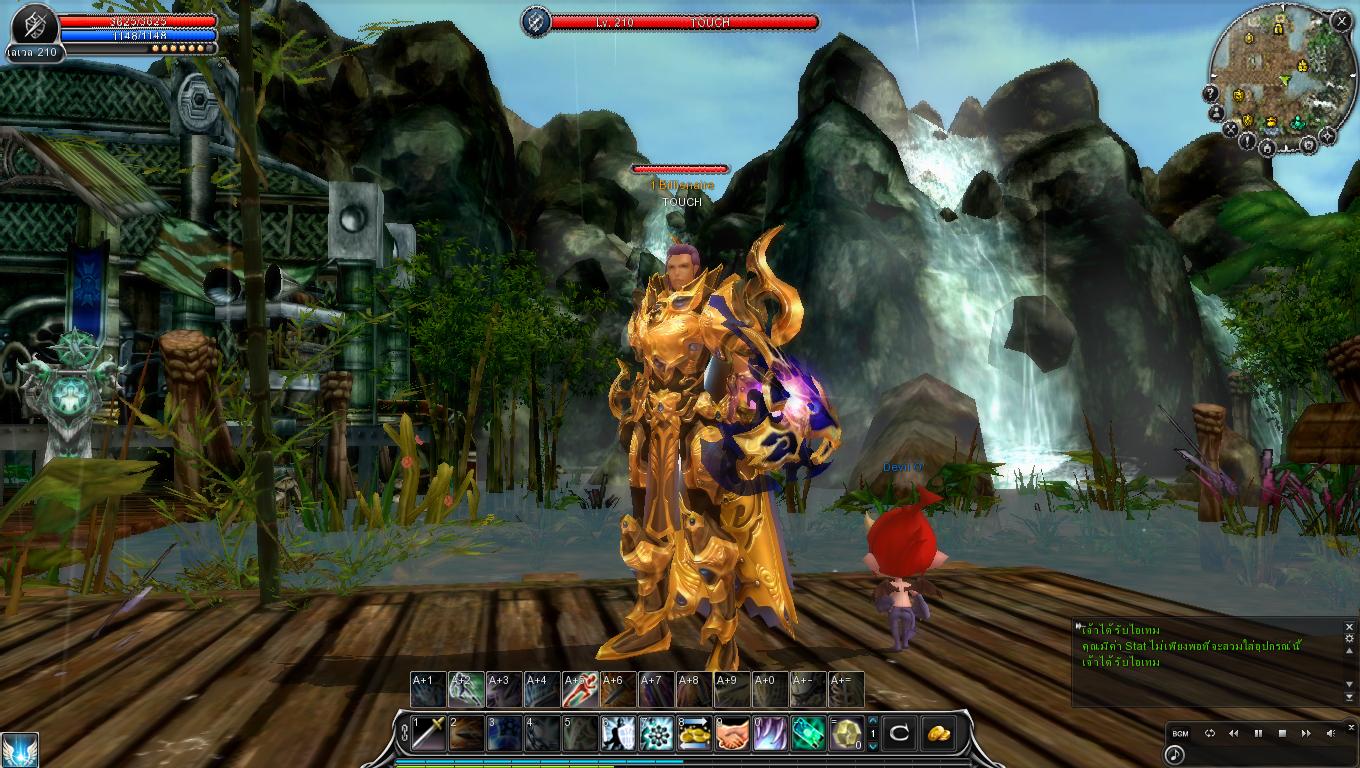
Task: Activate the shield guard skill icon
Action: [x=618, y=734]
